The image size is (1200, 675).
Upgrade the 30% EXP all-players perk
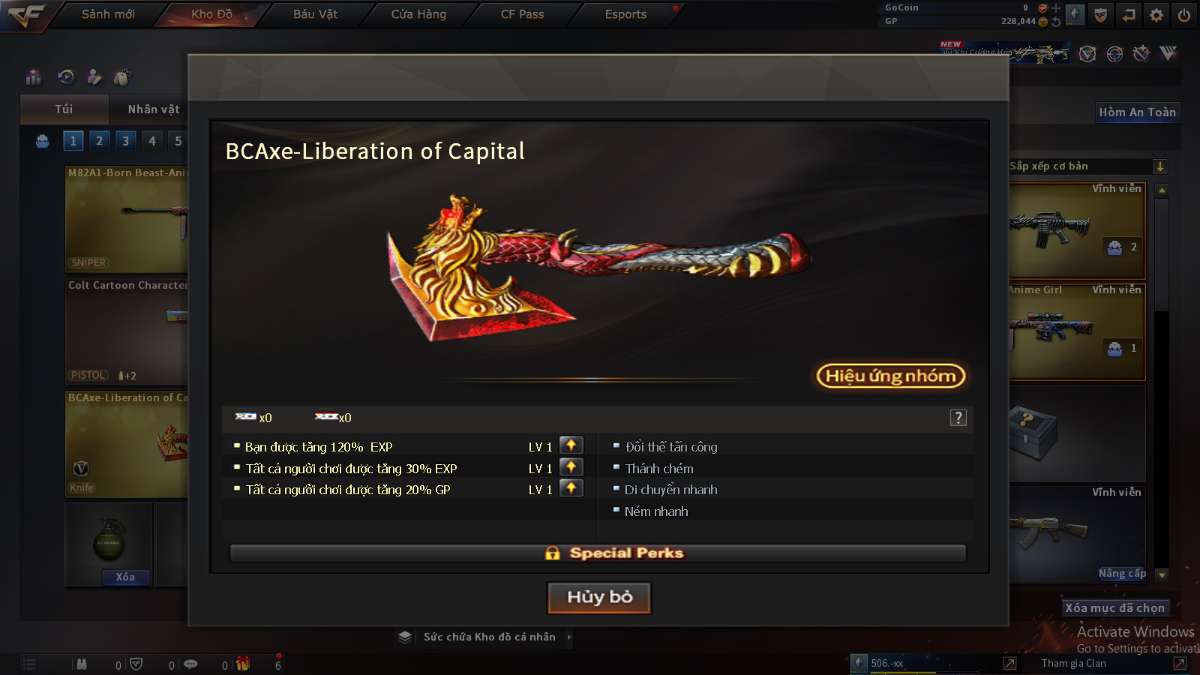point(570,467)
